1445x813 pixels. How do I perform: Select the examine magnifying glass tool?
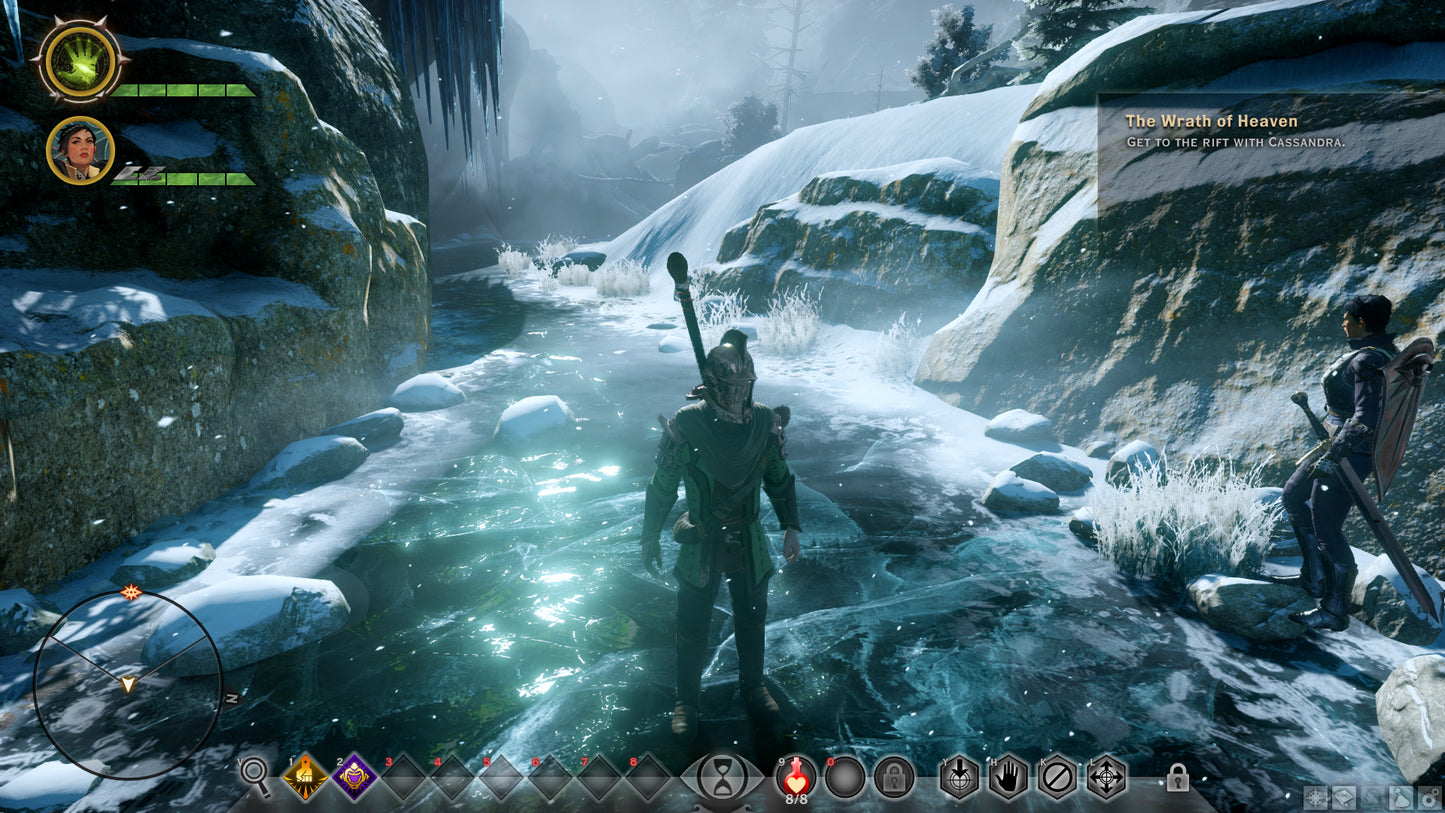pos(254,775)
